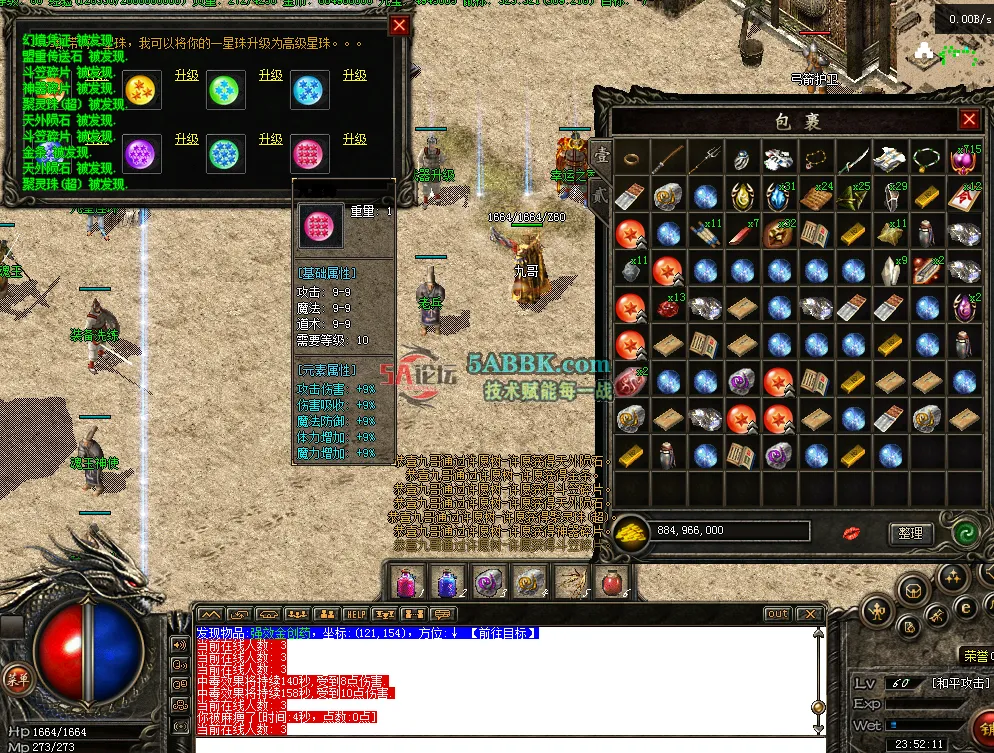Use the blue mana potion in hotbar
The width and height of the screenshot is (994, 753).
click(446, 581)
